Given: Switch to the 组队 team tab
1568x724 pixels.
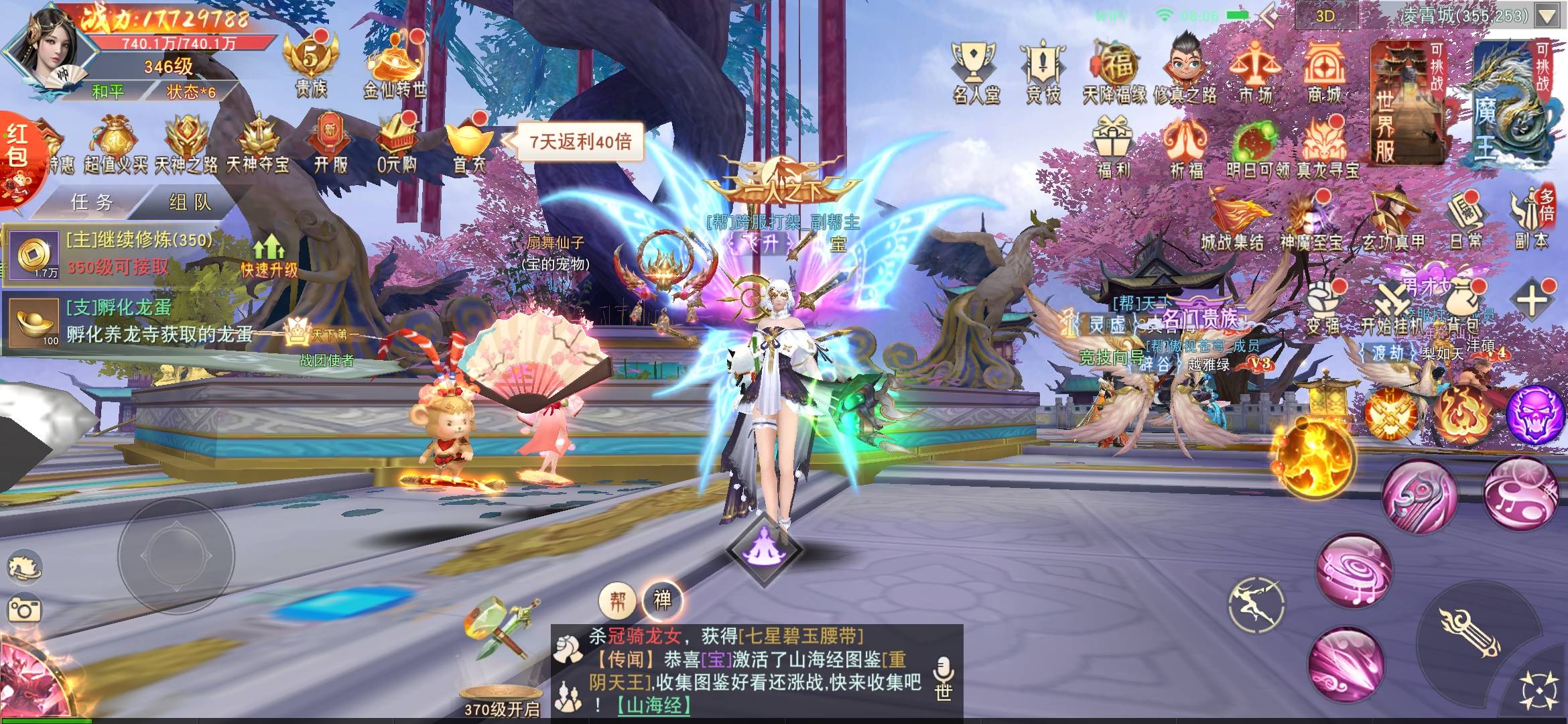Looking at the screenshot, I should [190, 202].
